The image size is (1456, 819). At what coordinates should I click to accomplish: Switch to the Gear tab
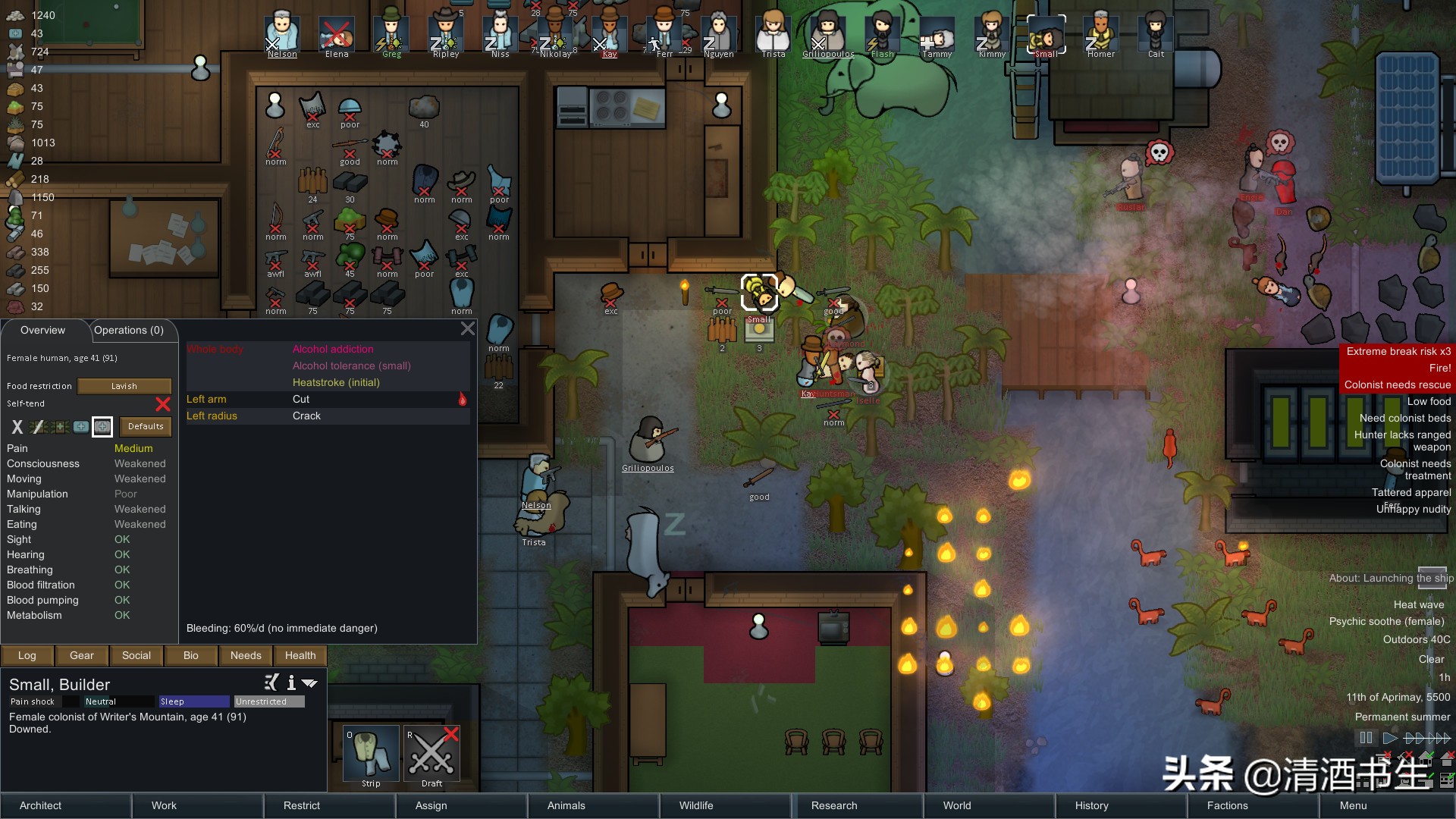coord(82,655)
